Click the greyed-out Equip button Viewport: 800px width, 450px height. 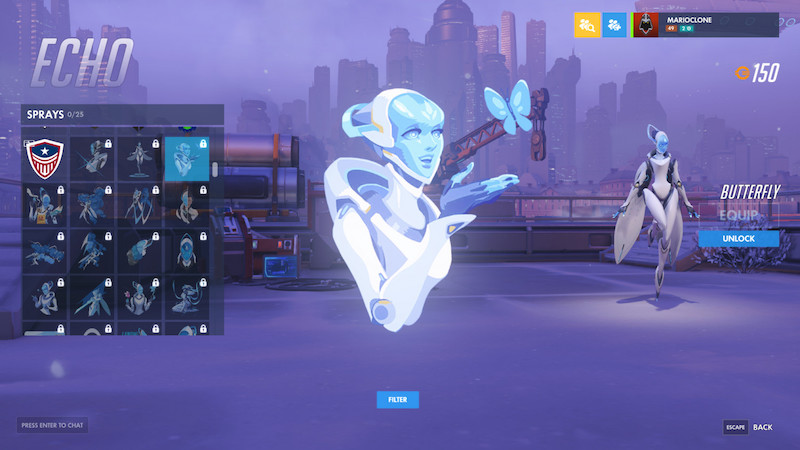click(x=739, y=214)
